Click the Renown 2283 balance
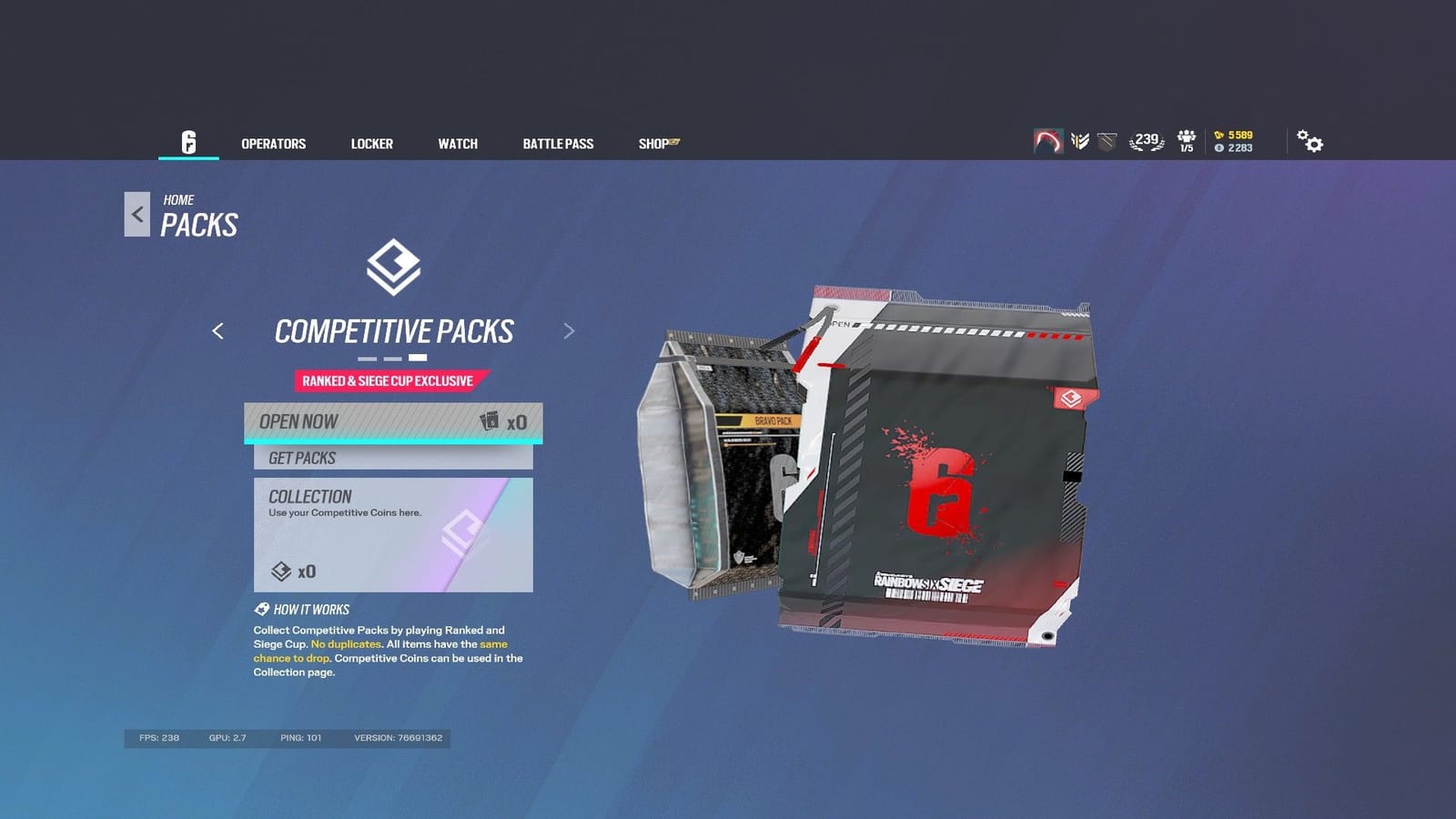Image resolution: width=1456 pixels, height=819 pixels. (1234, 148)
